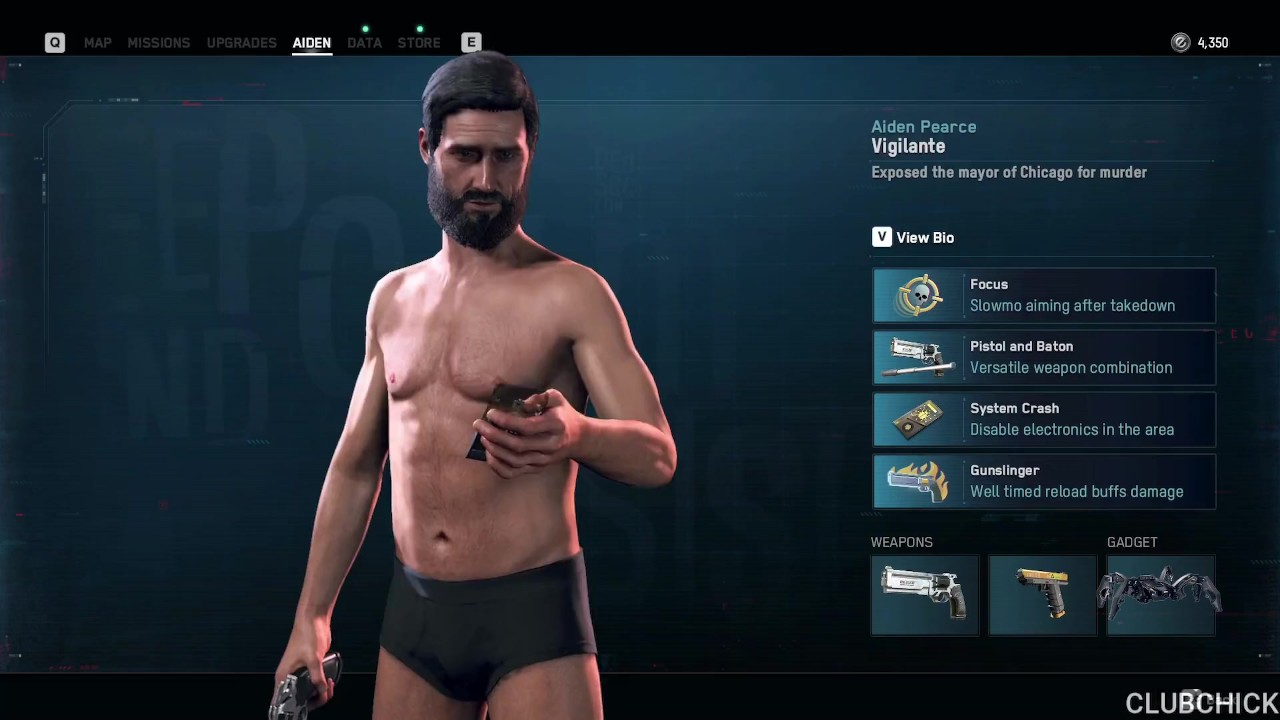This screenshot has height=720, width=1280.
Task: Pick the gold pistol weapon slot
Action: (1042, 596)
